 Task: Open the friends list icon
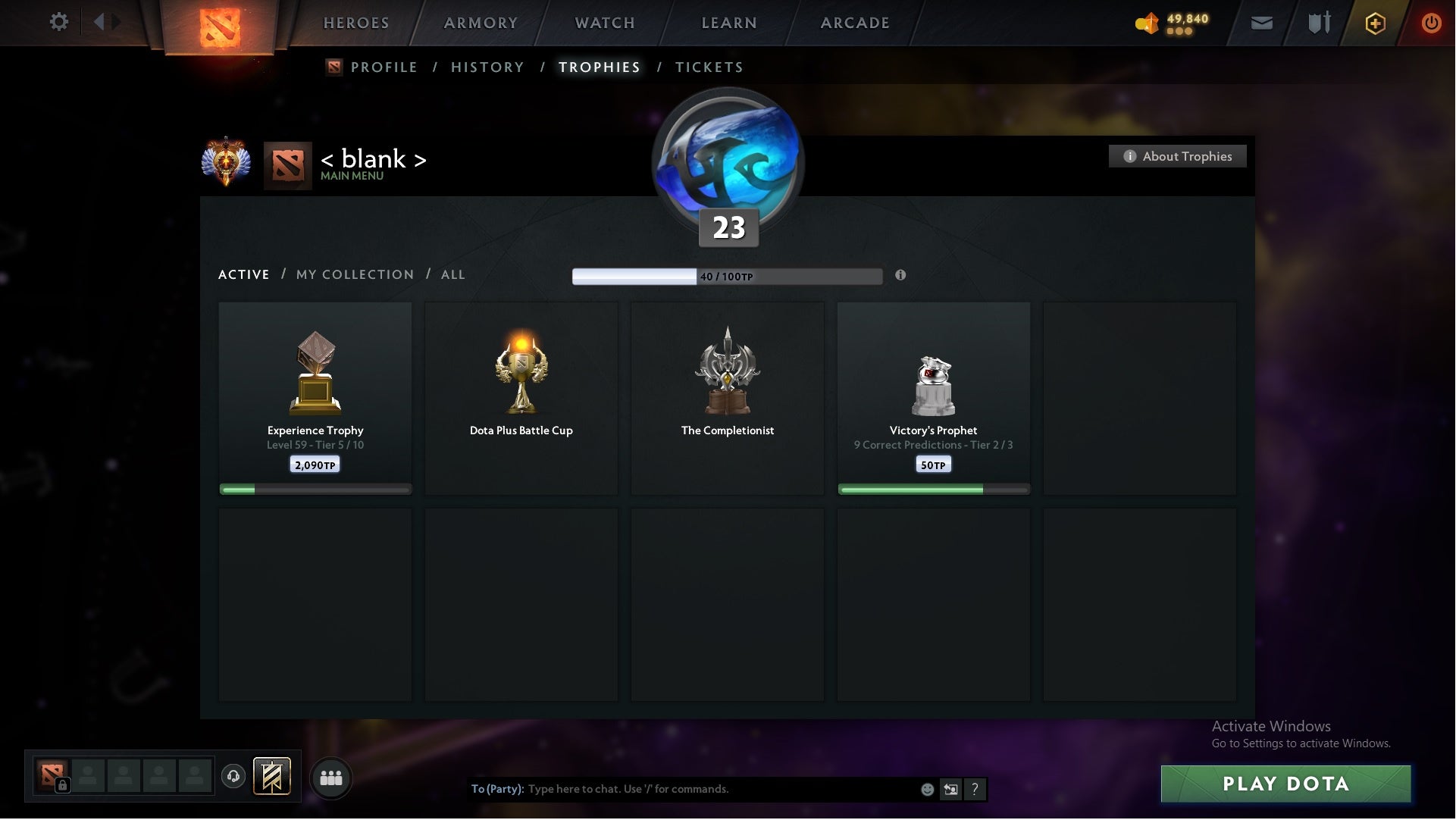[331, 777]
